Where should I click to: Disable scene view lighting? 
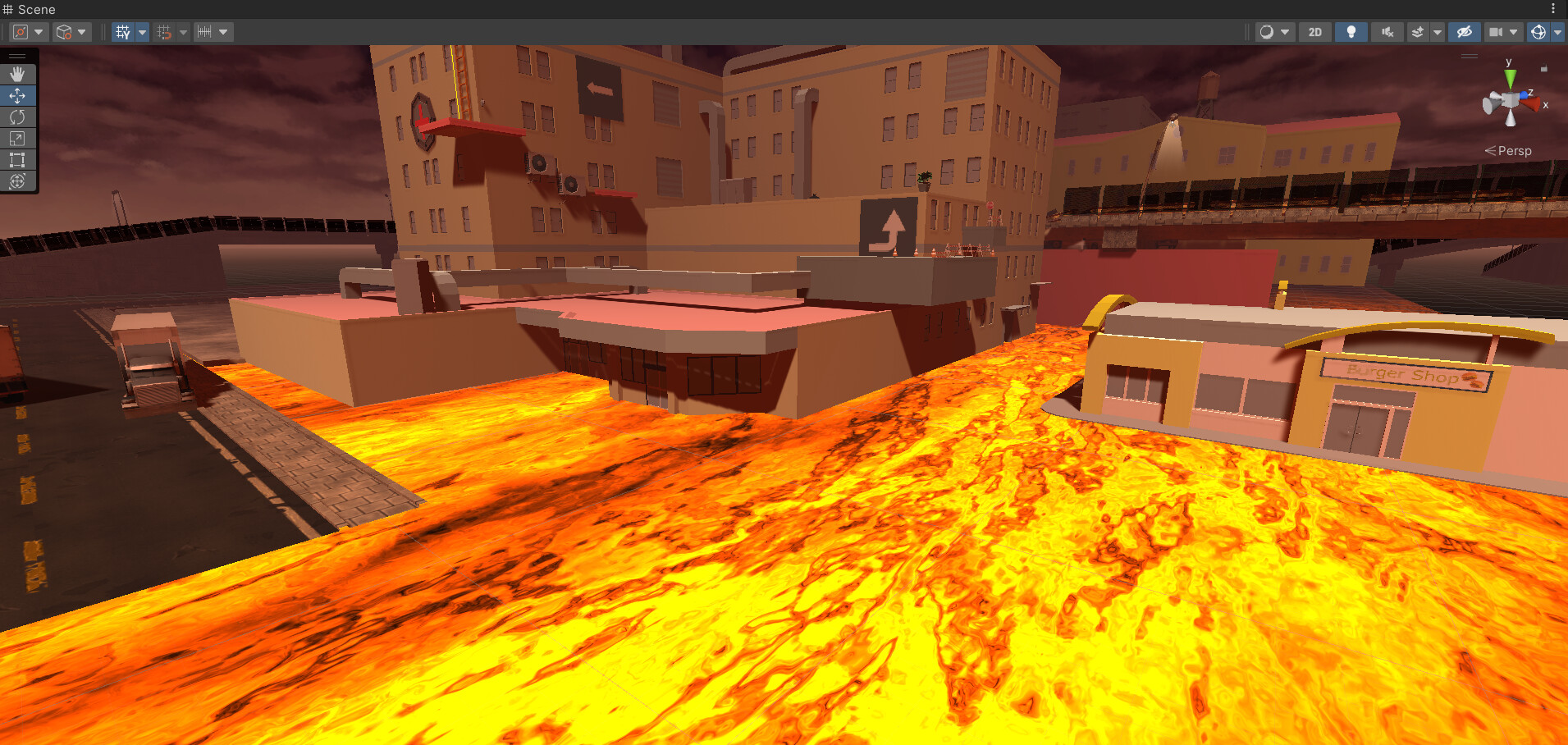point(1352,32)
